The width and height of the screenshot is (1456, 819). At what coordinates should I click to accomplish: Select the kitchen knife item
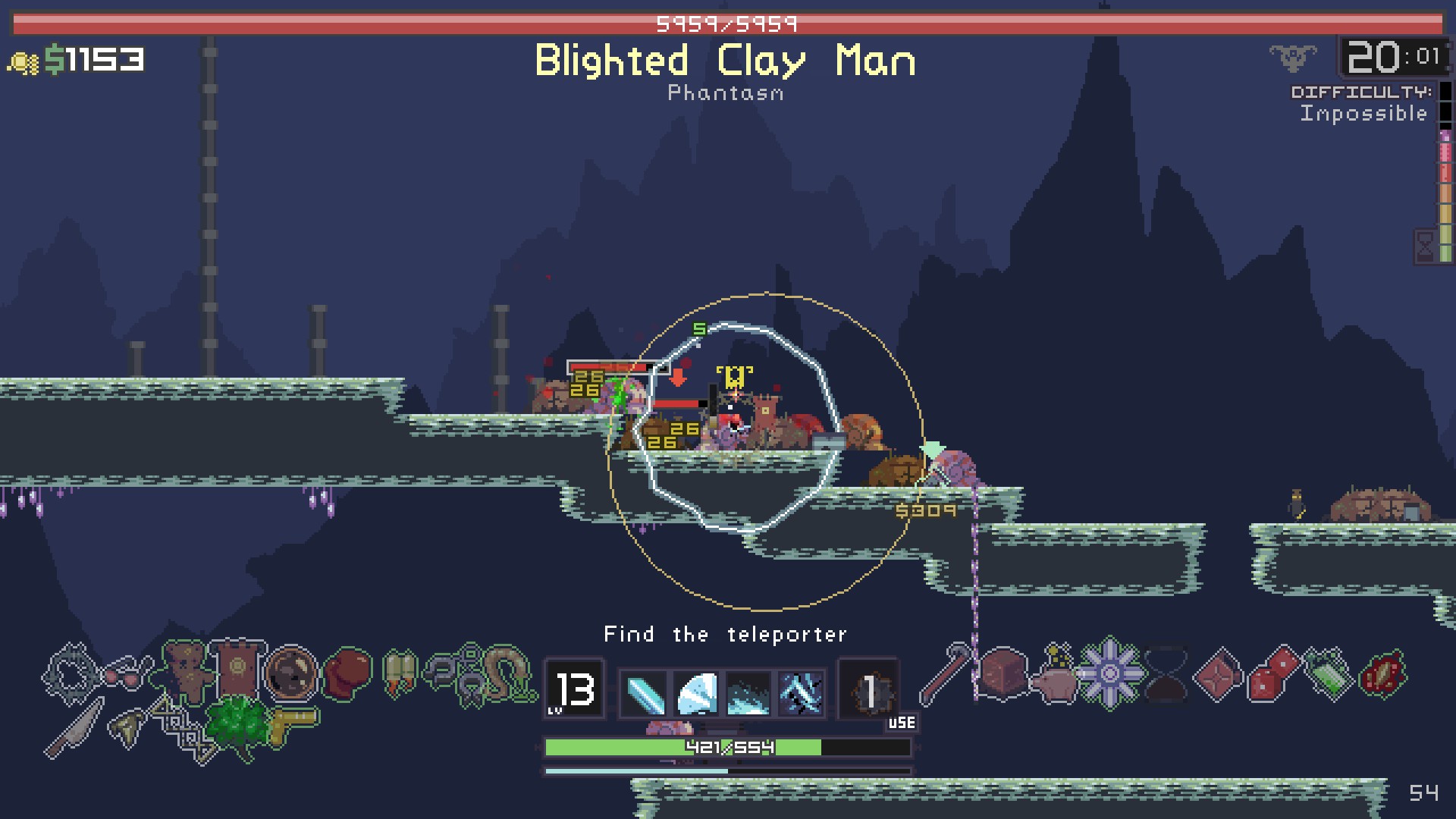(x=74, y=728)
